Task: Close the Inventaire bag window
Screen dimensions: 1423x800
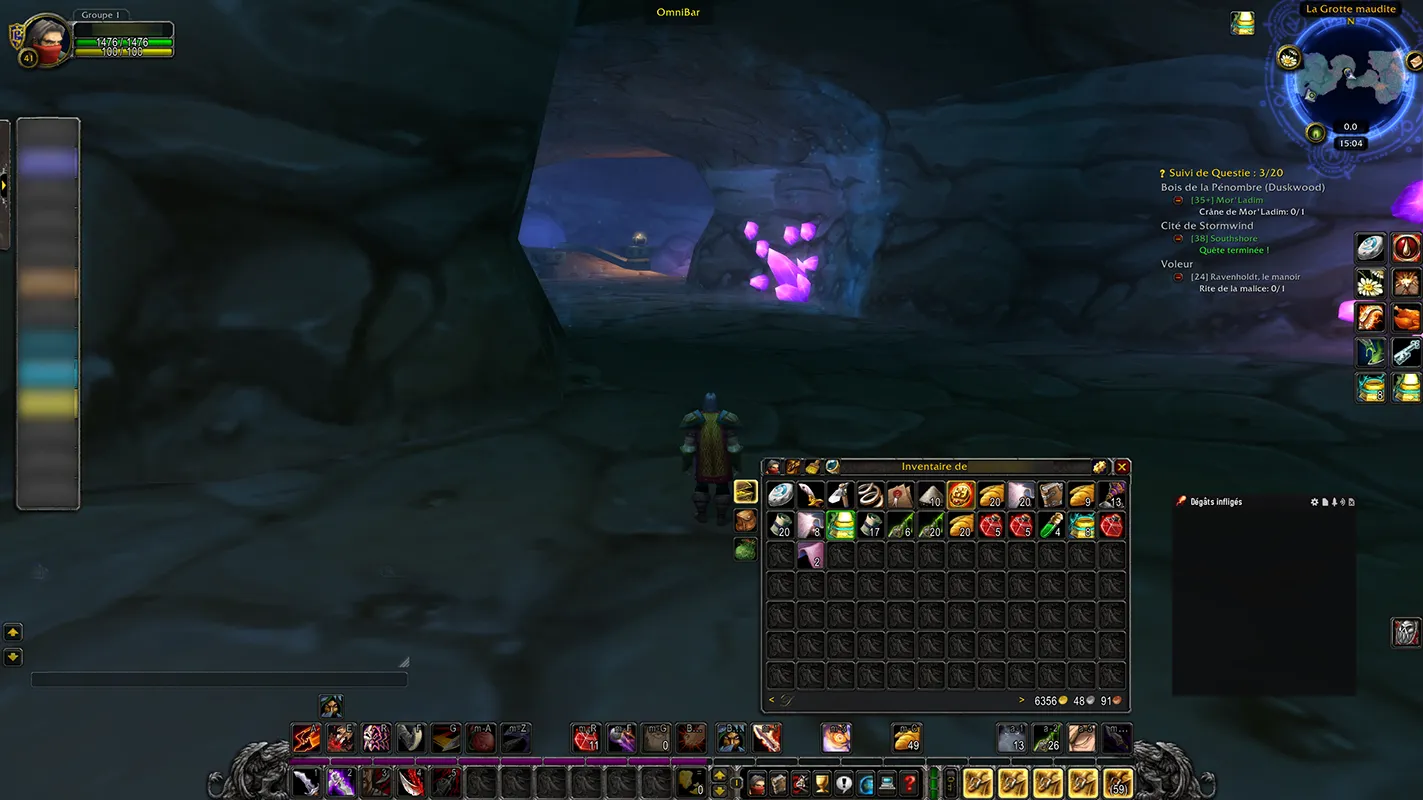Action: pyautogui.click(x=1122, y=467)
